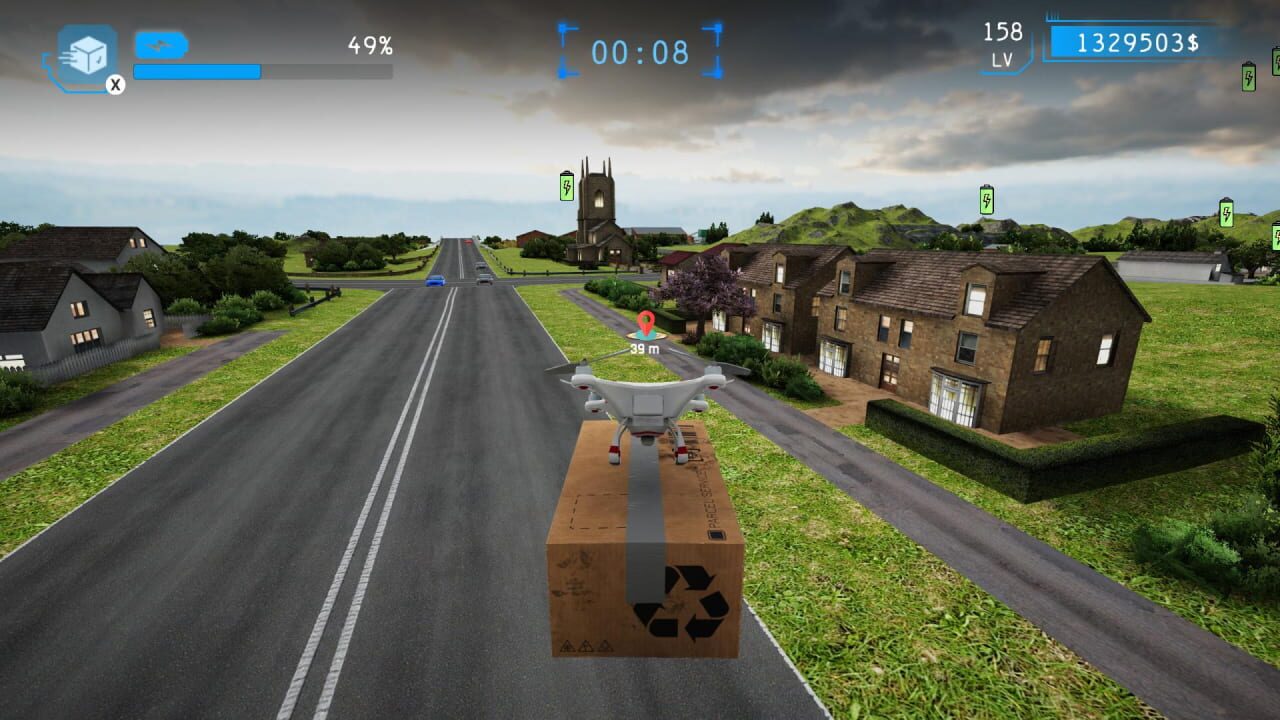The width and height of the screenshot is (1280, 720).
Task: Toggle the X badge on the package icon
Action: [115, 84]
